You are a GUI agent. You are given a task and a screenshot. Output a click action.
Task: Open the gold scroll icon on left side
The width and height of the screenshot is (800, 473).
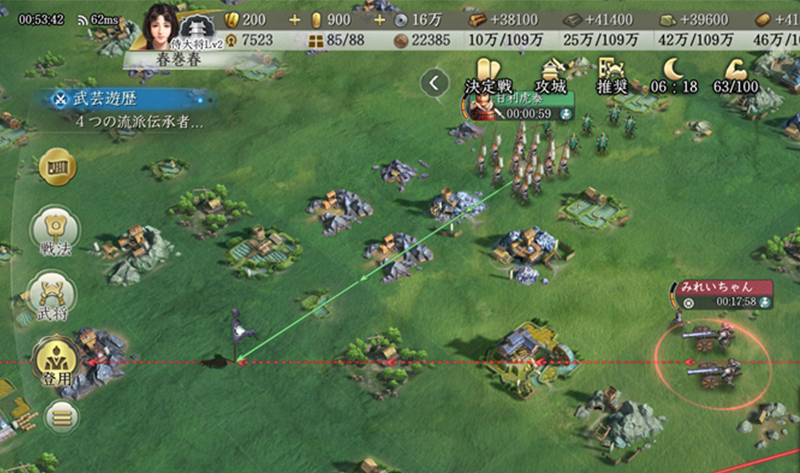57,166
